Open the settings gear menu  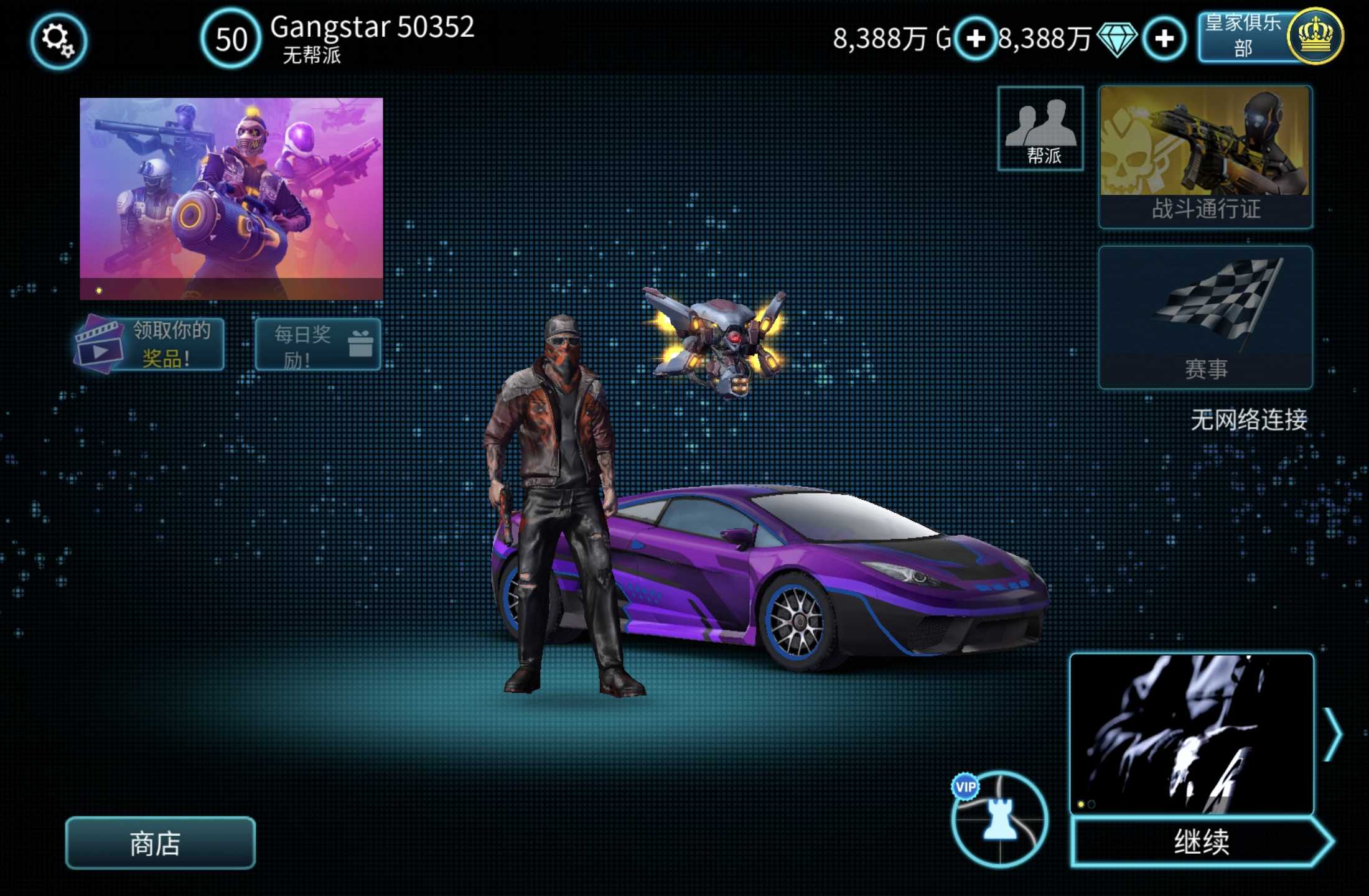(x=58, y=41)
